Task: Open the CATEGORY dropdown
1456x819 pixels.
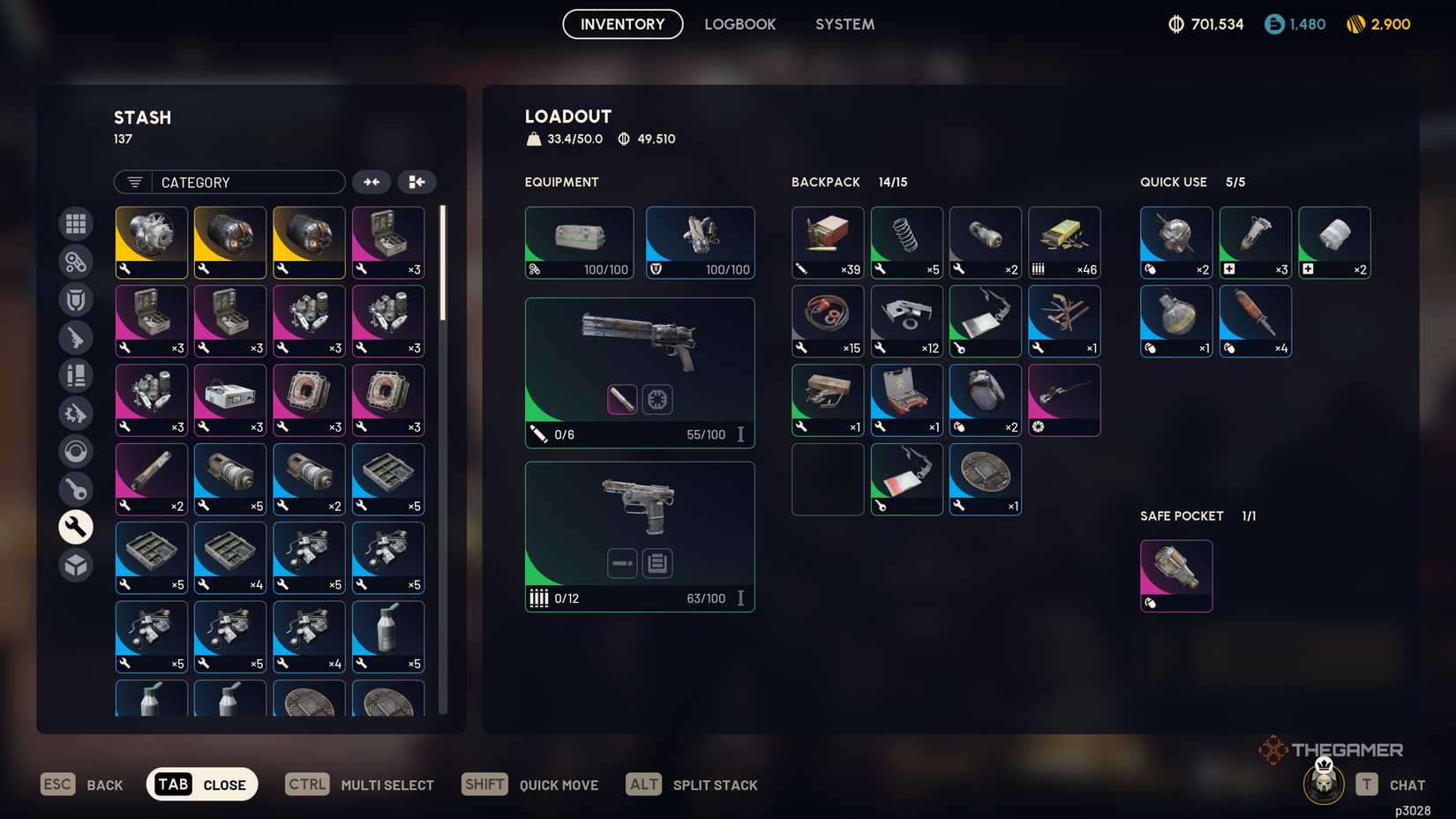Action: click(x=247, y=182)
